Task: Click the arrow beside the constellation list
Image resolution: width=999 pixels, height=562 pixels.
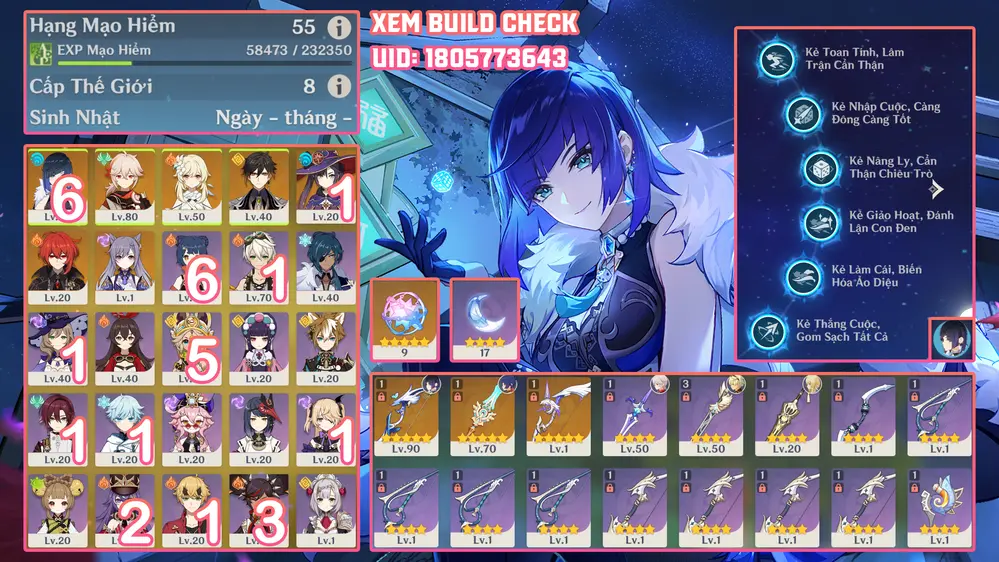Action: [935, 188]
